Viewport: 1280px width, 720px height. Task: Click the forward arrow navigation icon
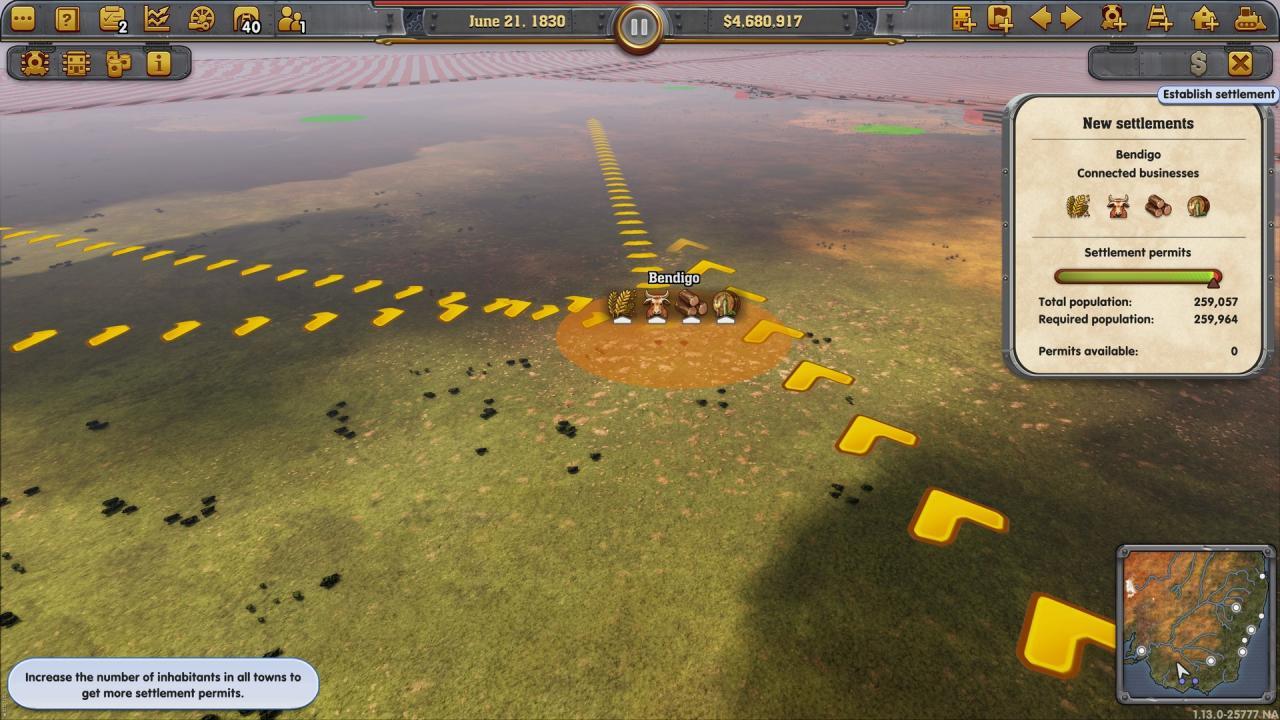[x=1068, y=17]
